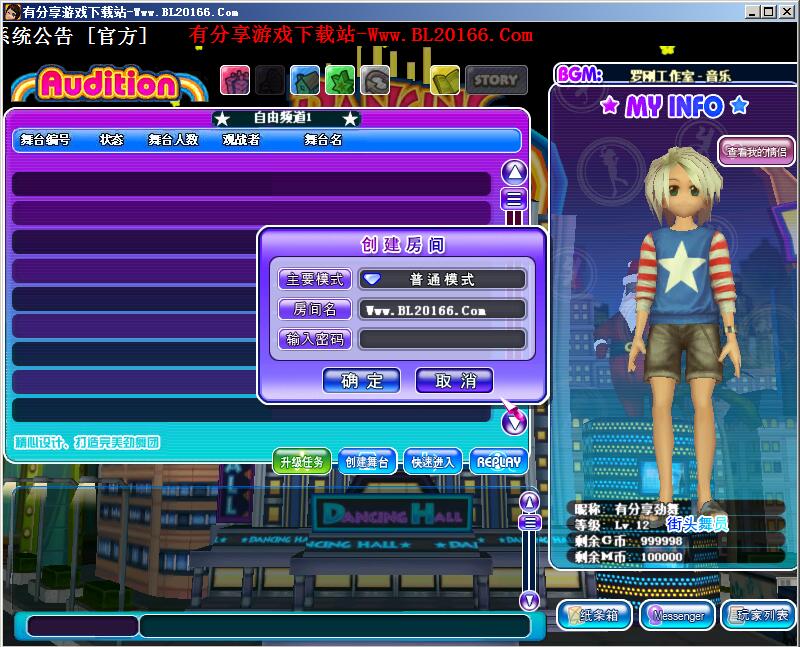The width and height of the screenshot is (800, 647).
Task: Launch the Messenger panel
Action: 677,615
